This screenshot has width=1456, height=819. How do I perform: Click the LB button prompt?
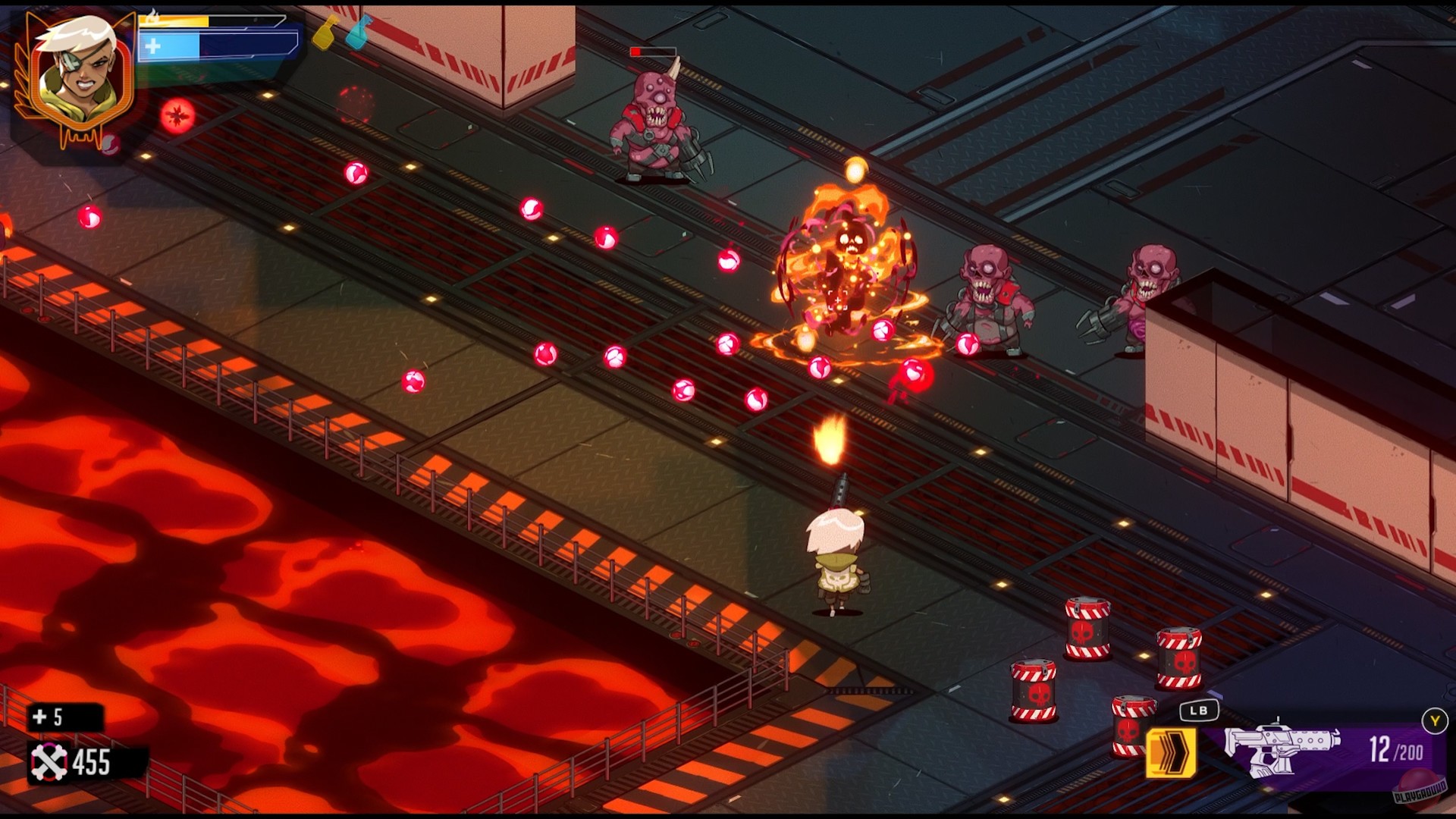1200,710
